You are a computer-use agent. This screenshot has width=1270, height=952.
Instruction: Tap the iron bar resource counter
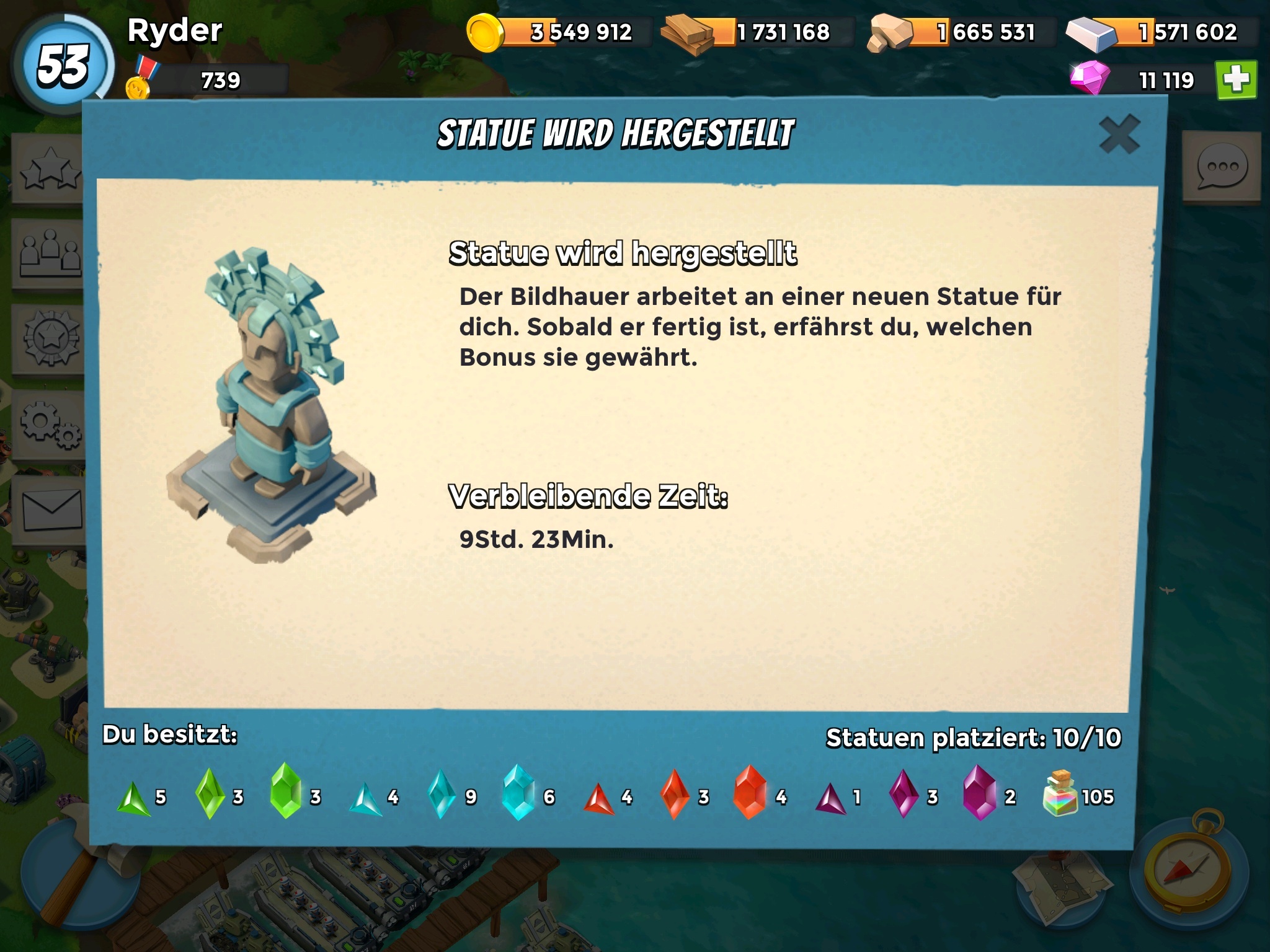pos(1160,32)
